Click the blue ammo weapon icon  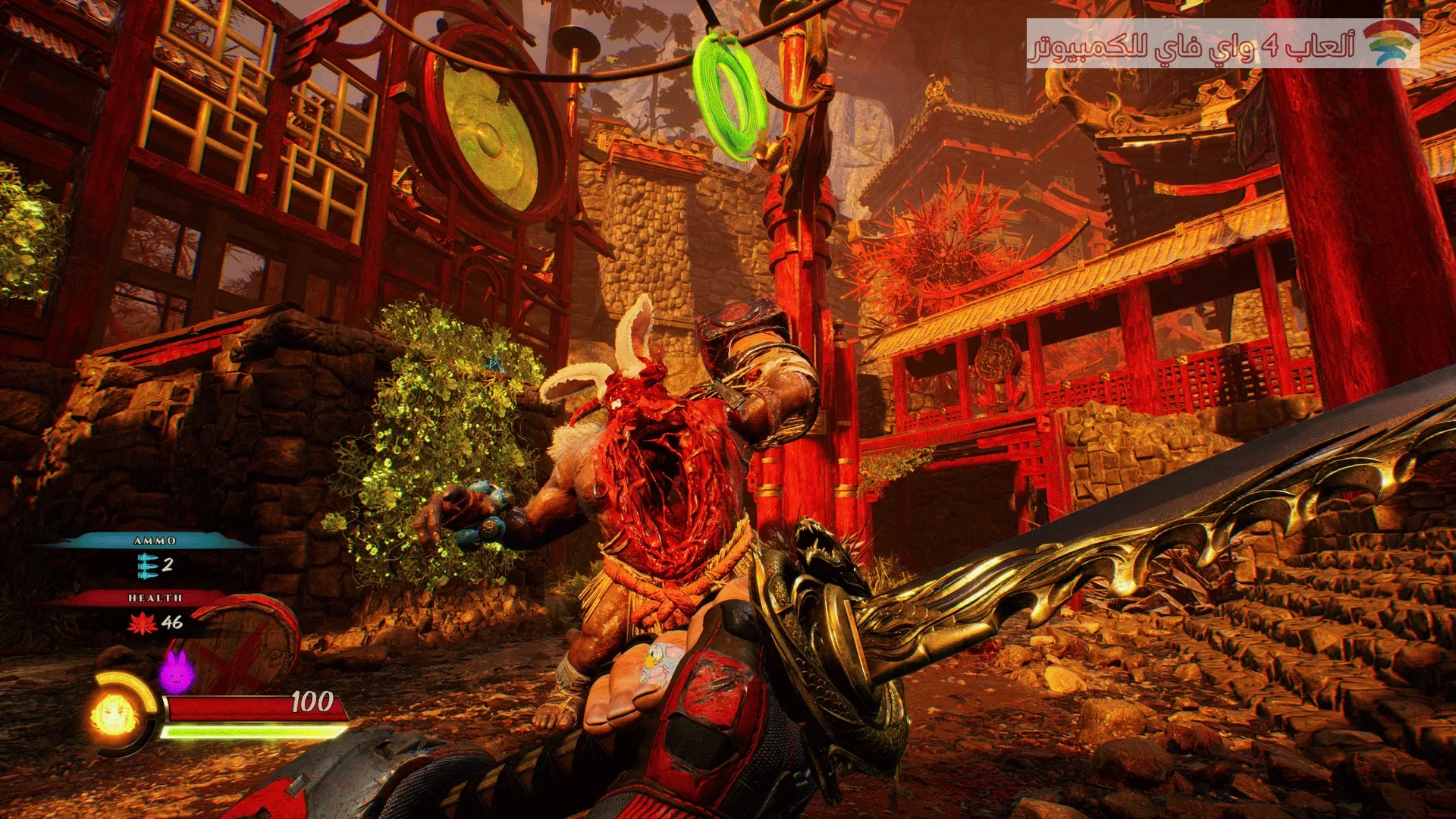click(x=148, y=564)
